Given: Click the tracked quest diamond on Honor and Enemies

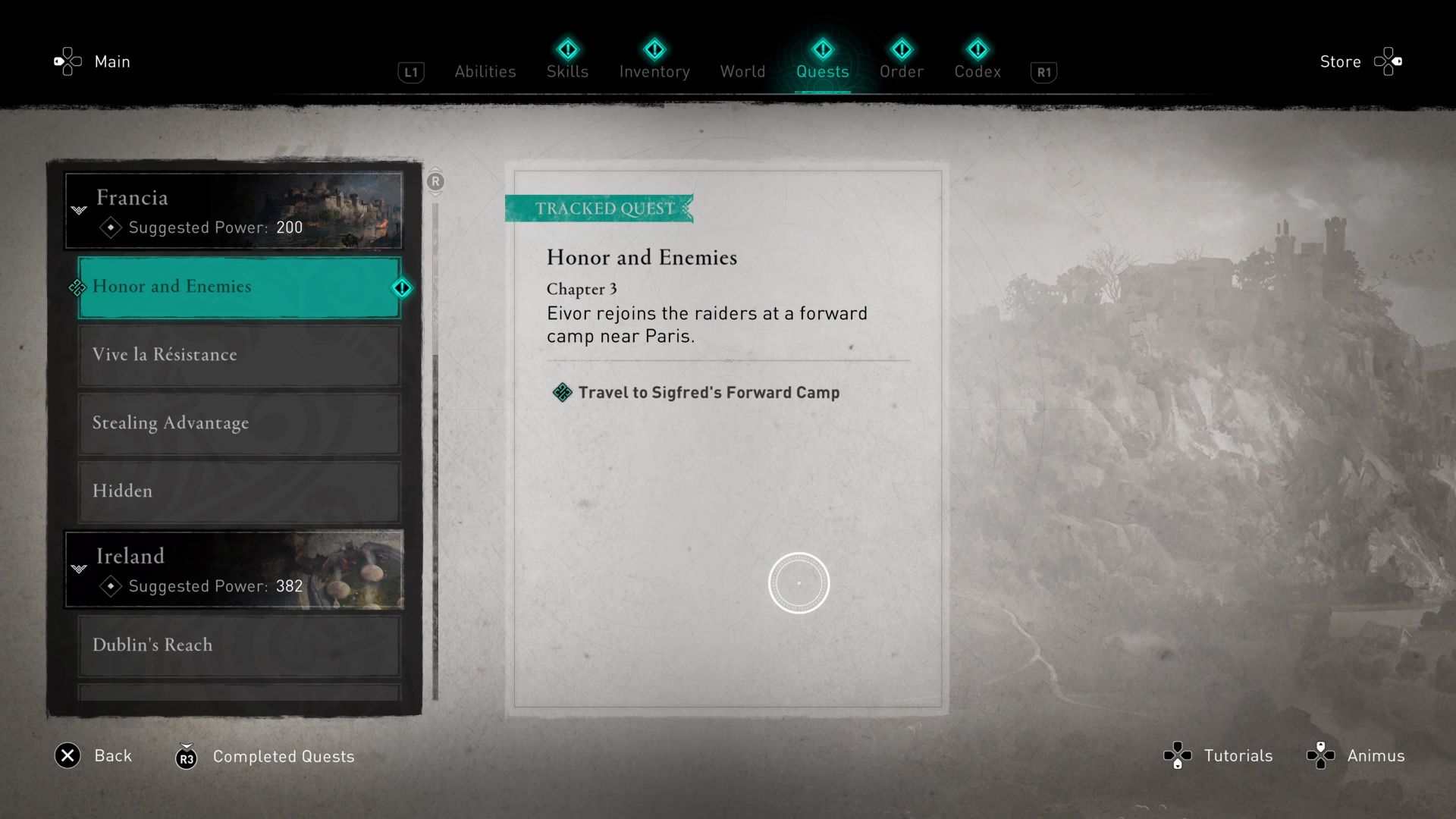Looking at the screenshot, I should click(x=402, y=287).
